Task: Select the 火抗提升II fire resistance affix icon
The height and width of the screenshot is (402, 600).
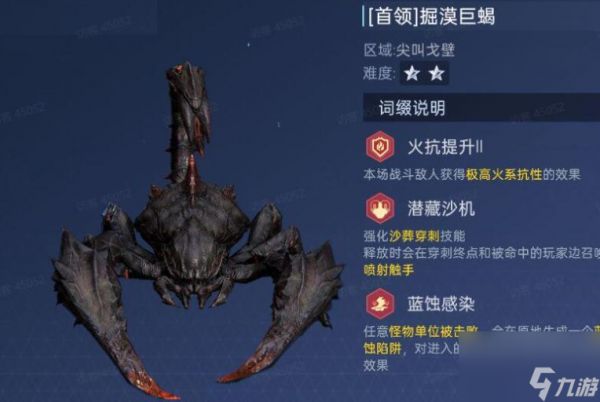Action: tap(381, 147)
